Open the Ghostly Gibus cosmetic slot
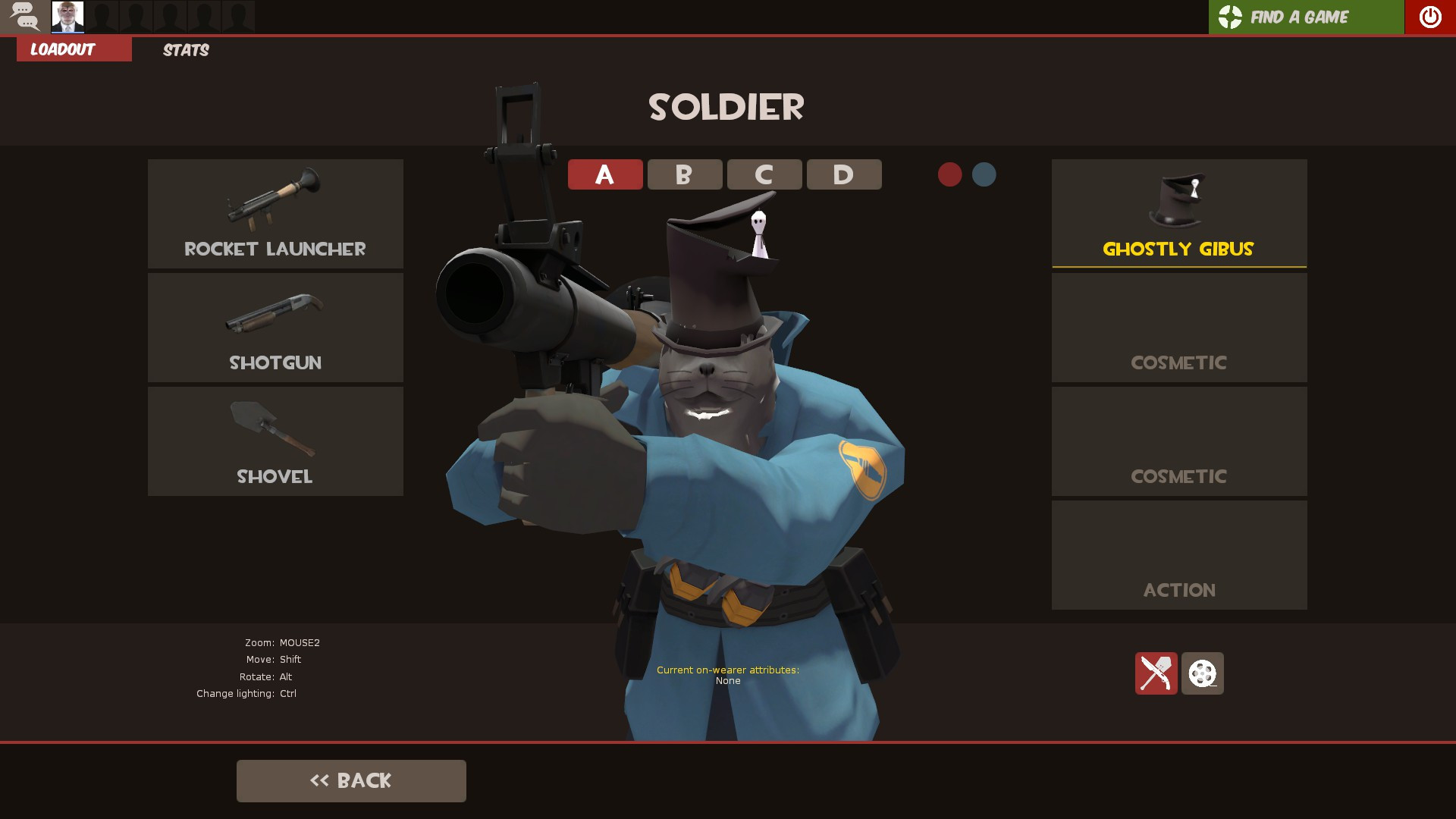Viewport: 1456px width, 819px height. pos(1178,213)
